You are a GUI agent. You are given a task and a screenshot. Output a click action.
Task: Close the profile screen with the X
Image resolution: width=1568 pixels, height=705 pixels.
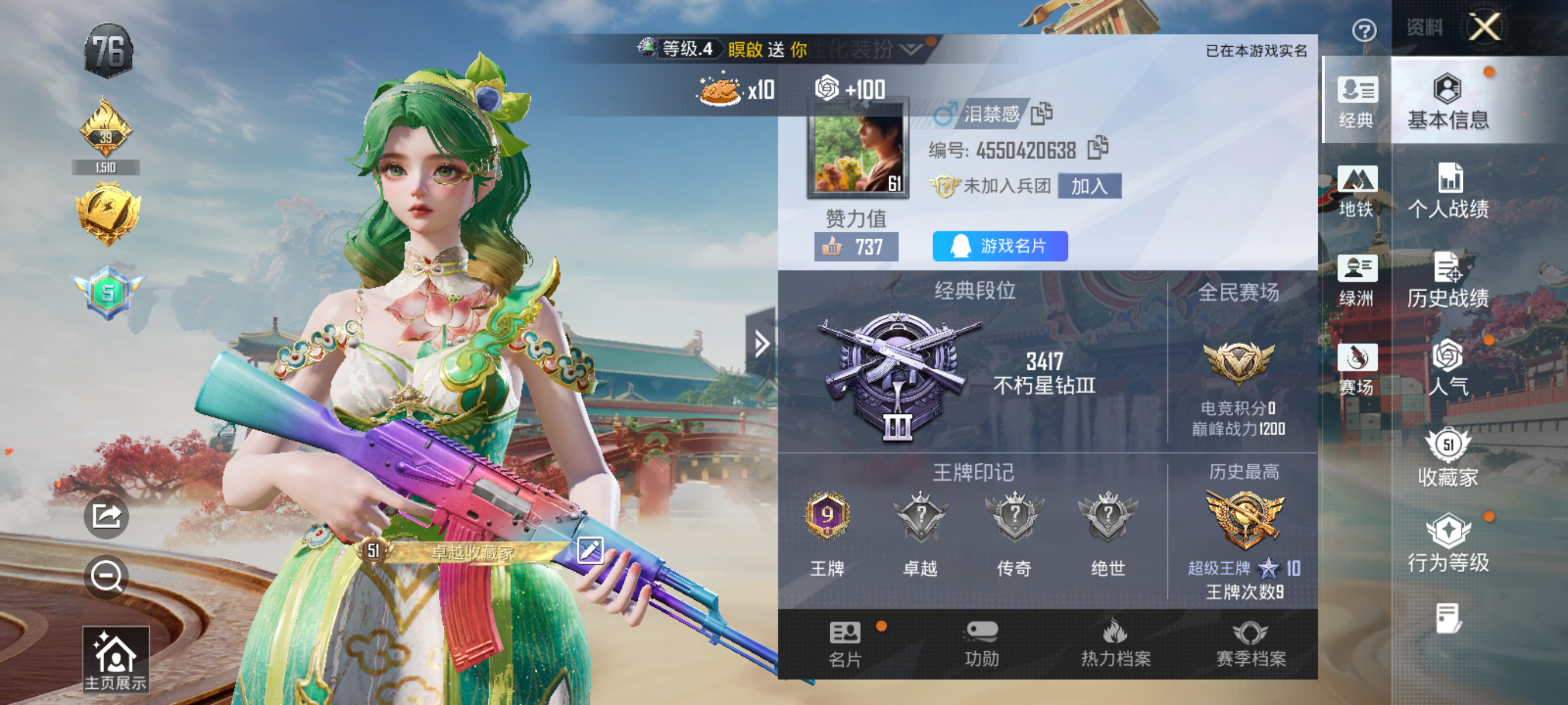click(1485, 27)
